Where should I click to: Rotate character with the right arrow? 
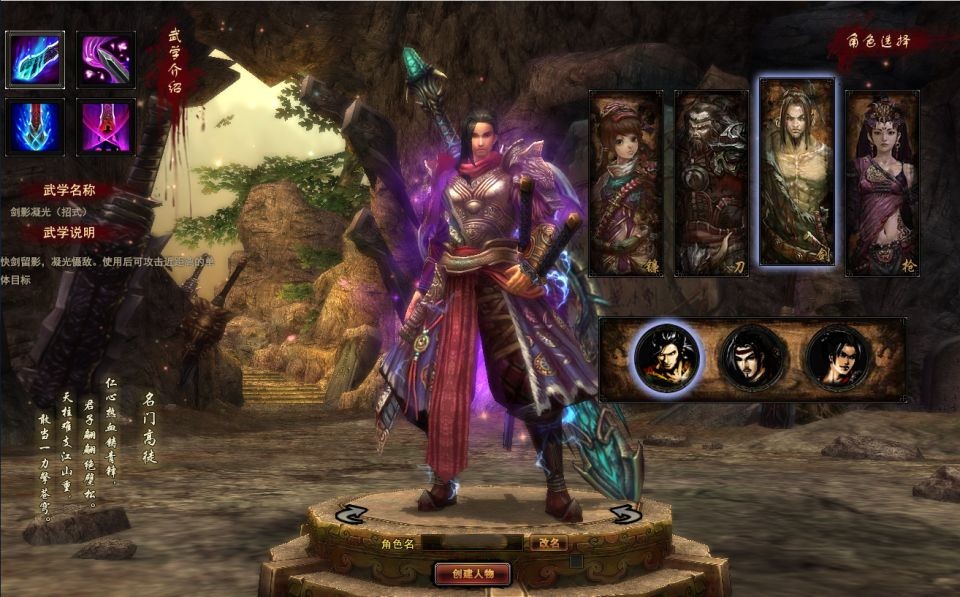625,514
